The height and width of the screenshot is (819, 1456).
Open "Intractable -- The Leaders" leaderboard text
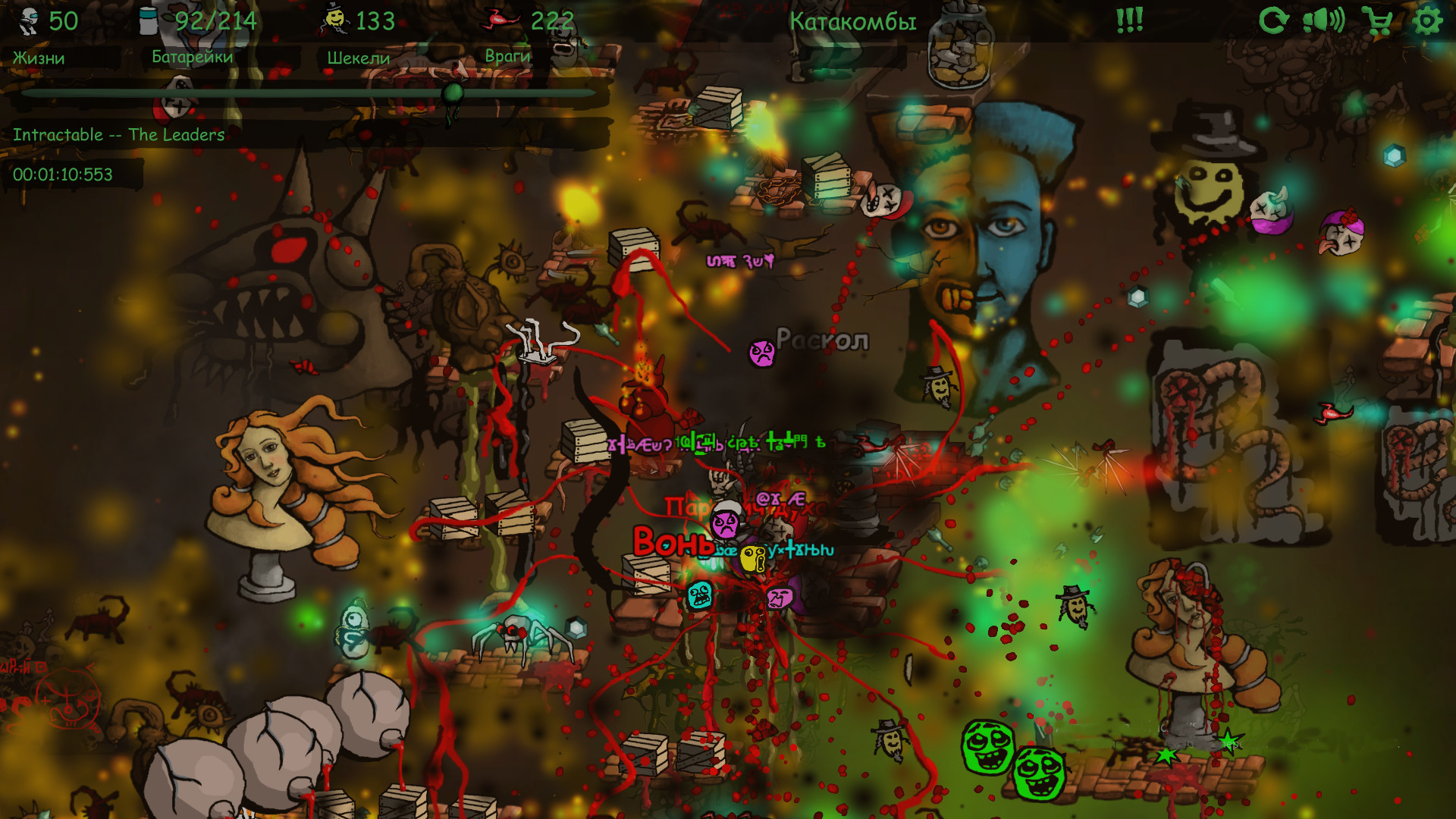[x=118, y=134]
